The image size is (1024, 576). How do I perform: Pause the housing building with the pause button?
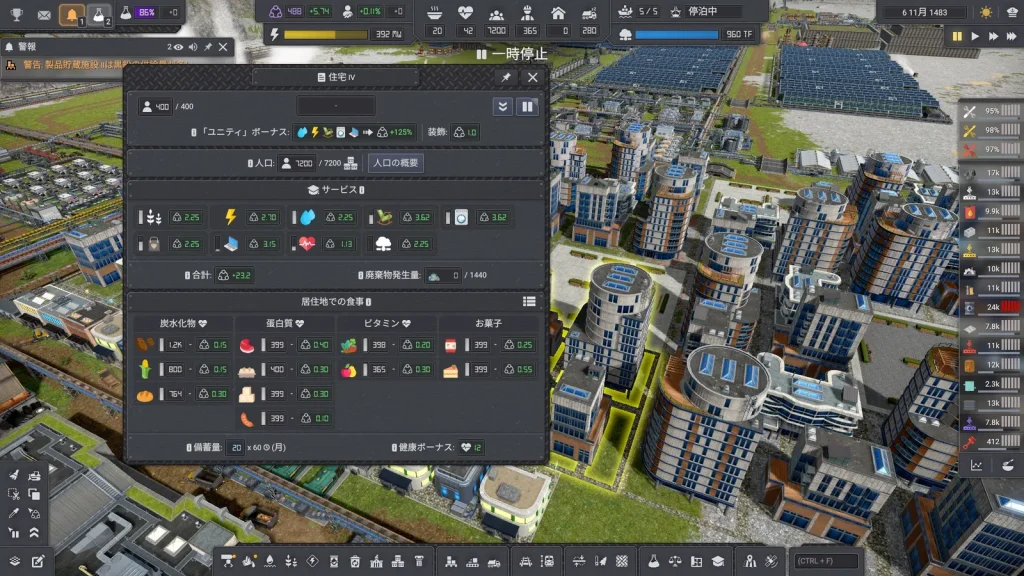click(x=527, y=106)
